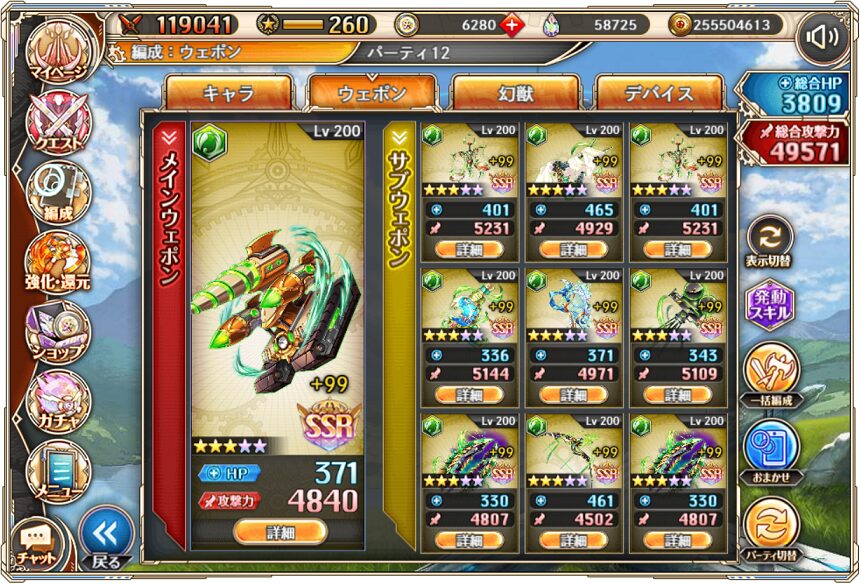Open the チャット window
This screenshot has width=861, height=584.
tap(38, 543)
